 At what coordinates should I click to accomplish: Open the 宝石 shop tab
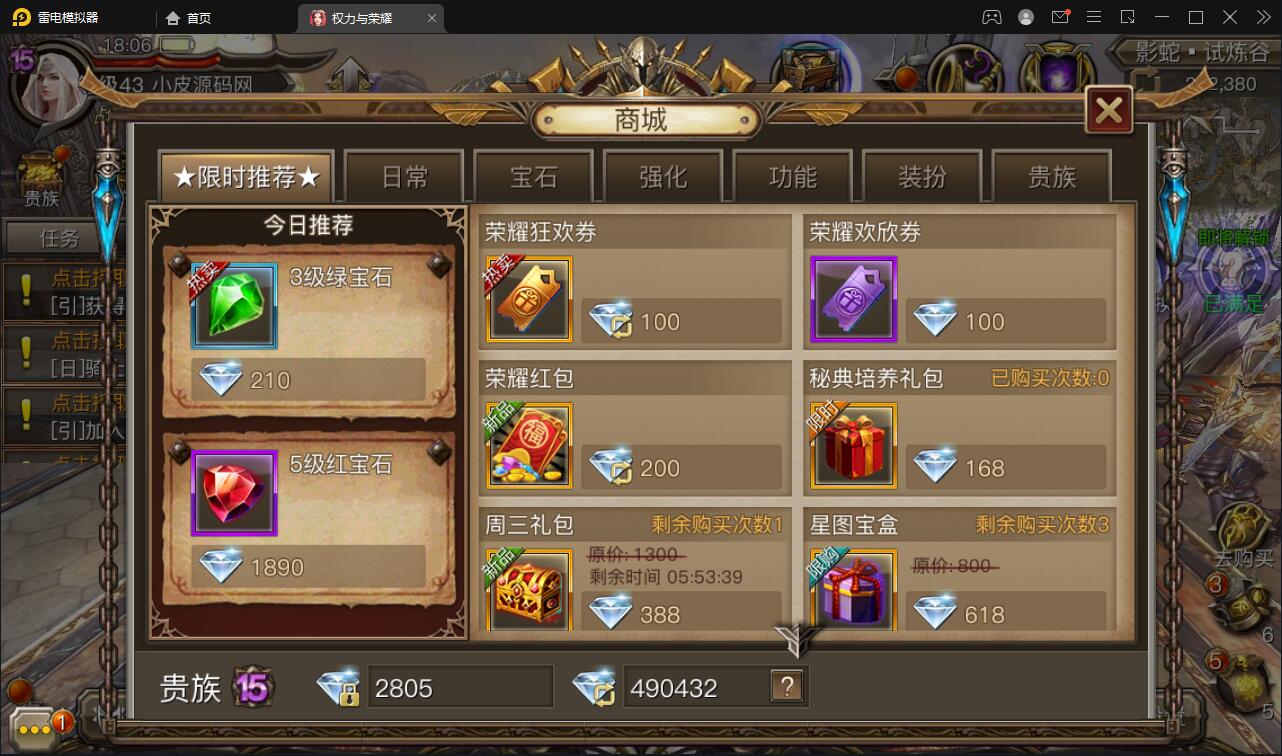click(x=533, y=174)
